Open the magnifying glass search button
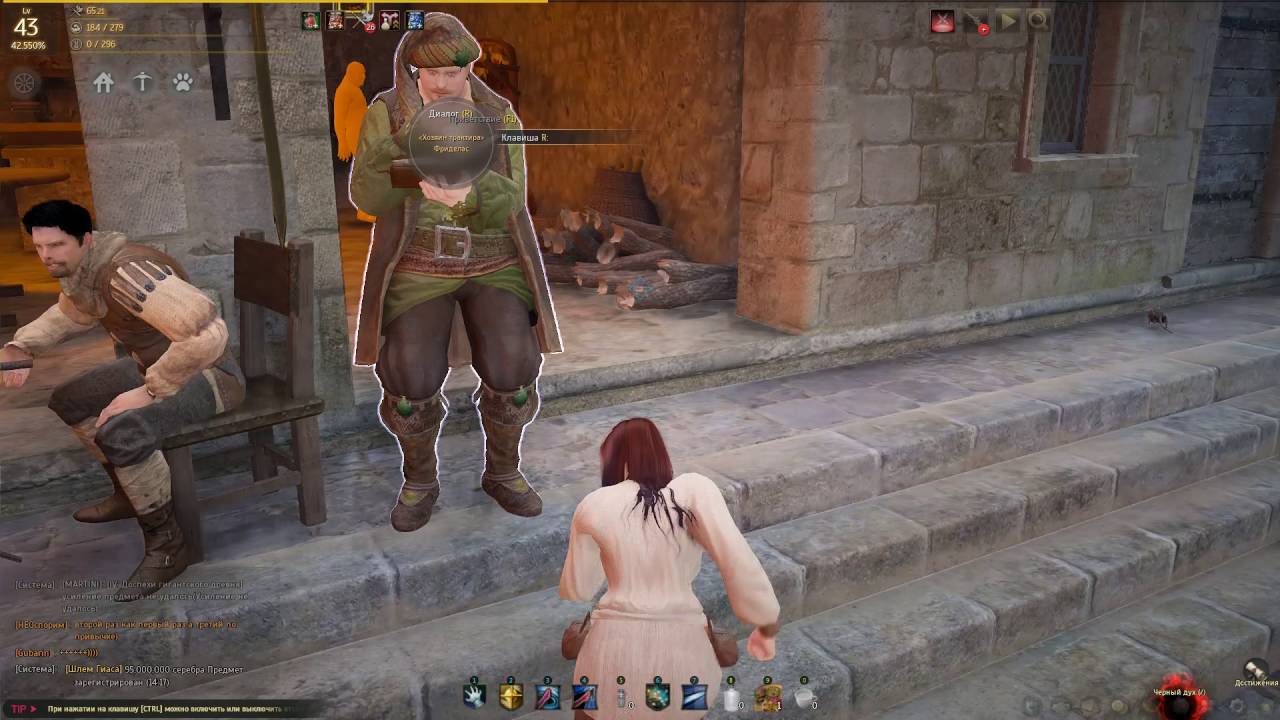The height and width of the screenshot is (720, 1280). point(1038,21)
